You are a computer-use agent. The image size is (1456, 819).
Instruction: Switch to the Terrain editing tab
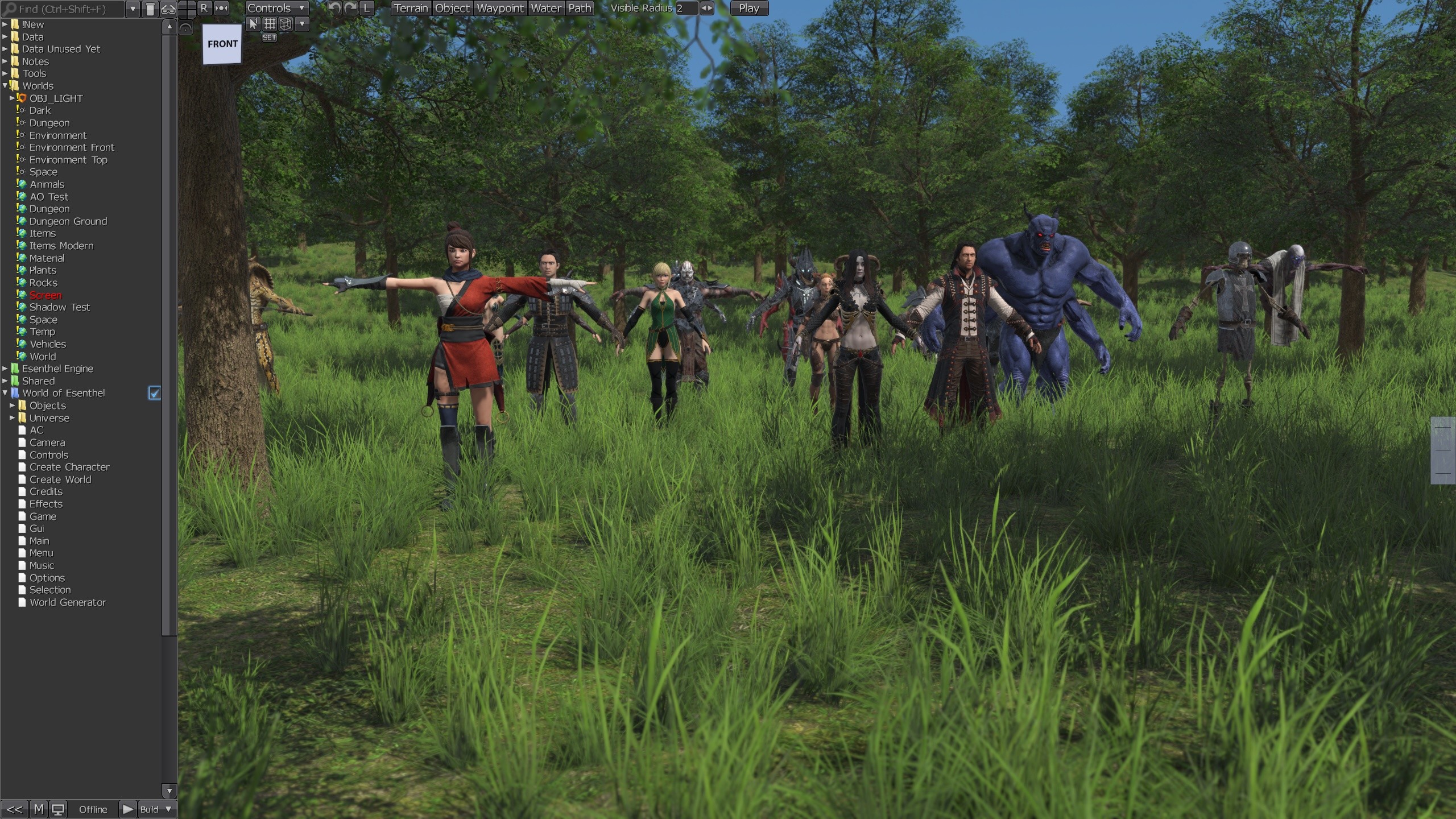[411, 8]
